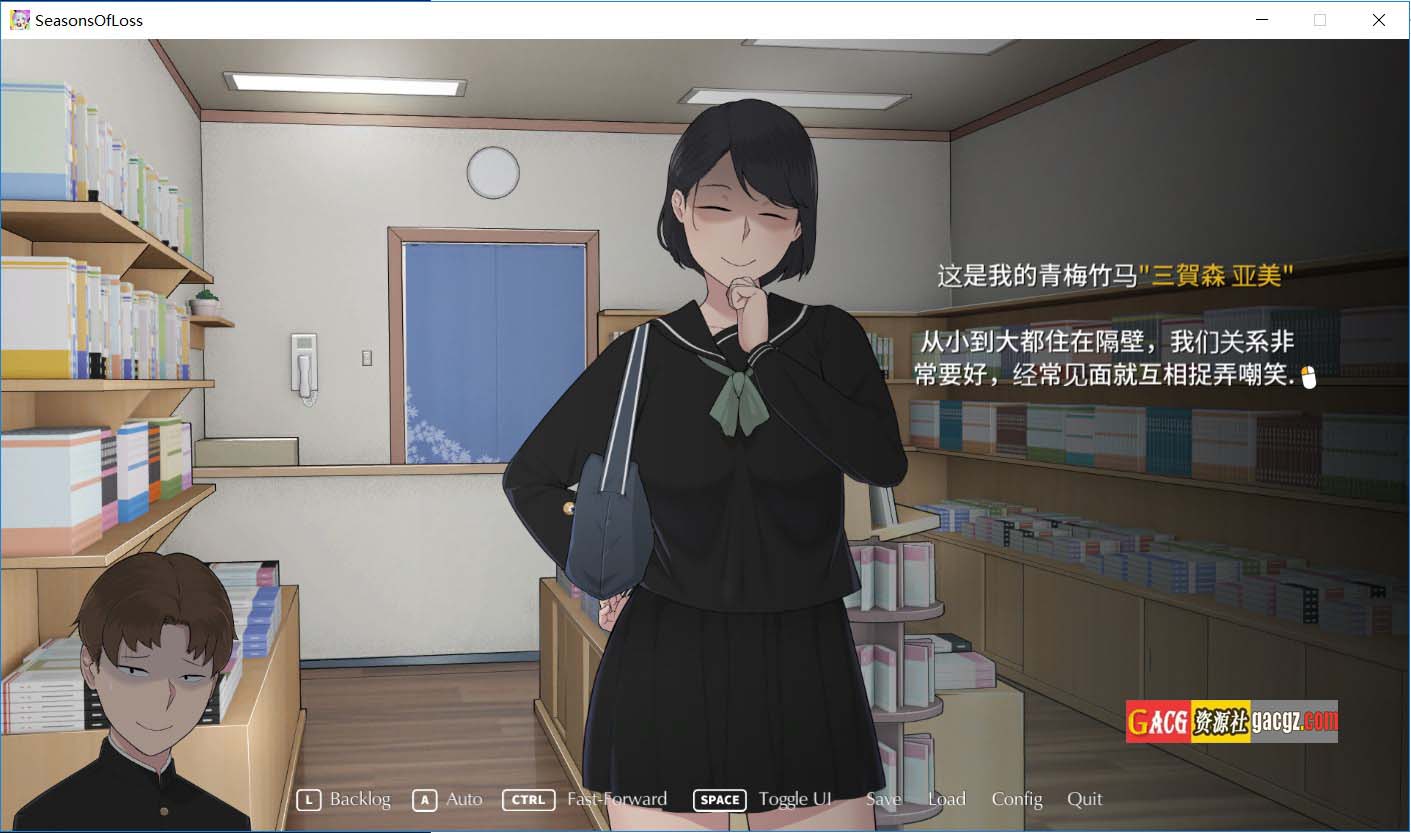Close the SeasonsOfLoss window
Image resolution: width=1411 pixels, height=833 pixels.
[x=1379, y=20]
